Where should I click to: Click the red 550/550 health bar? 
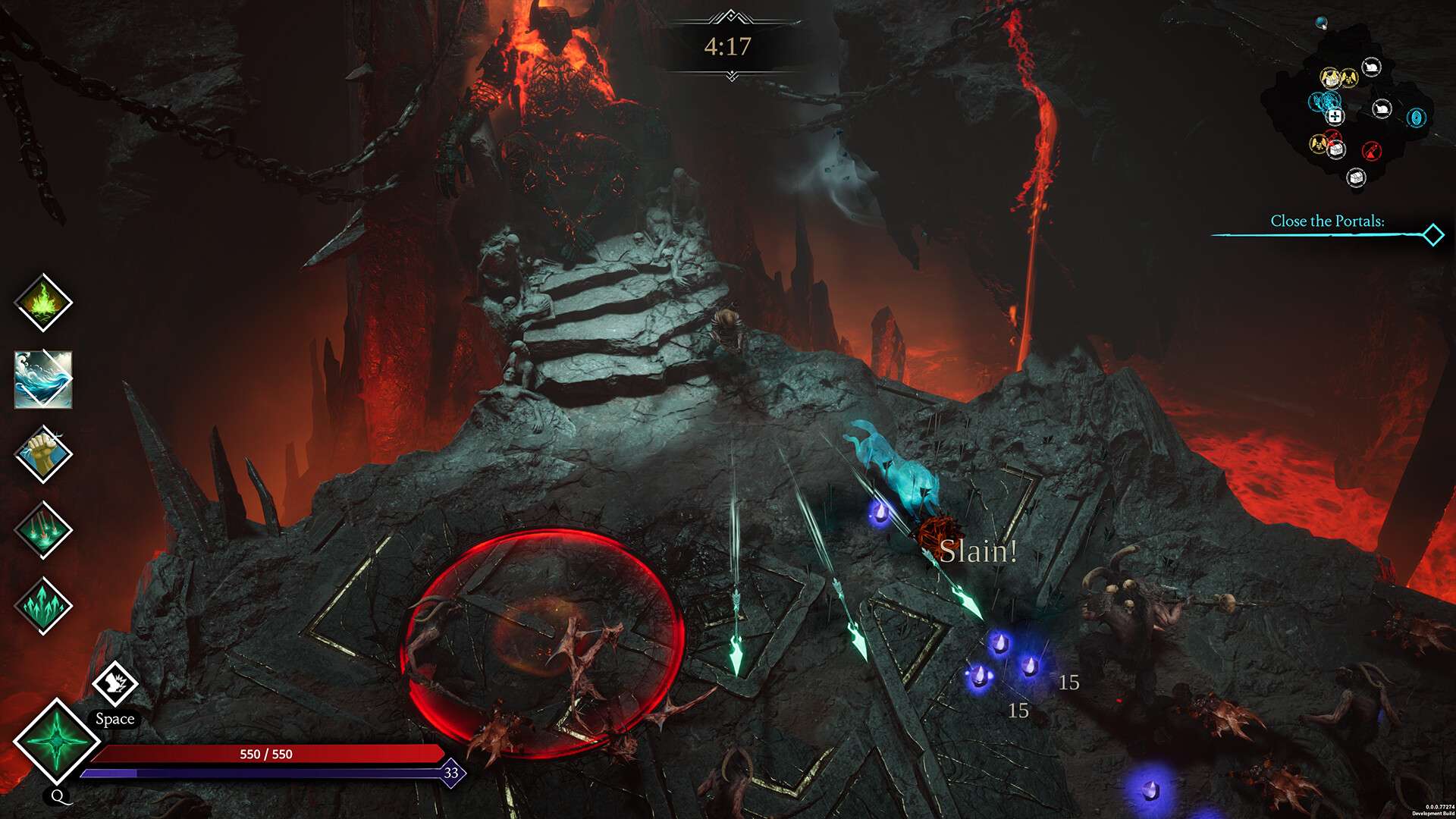coord(265,755)
